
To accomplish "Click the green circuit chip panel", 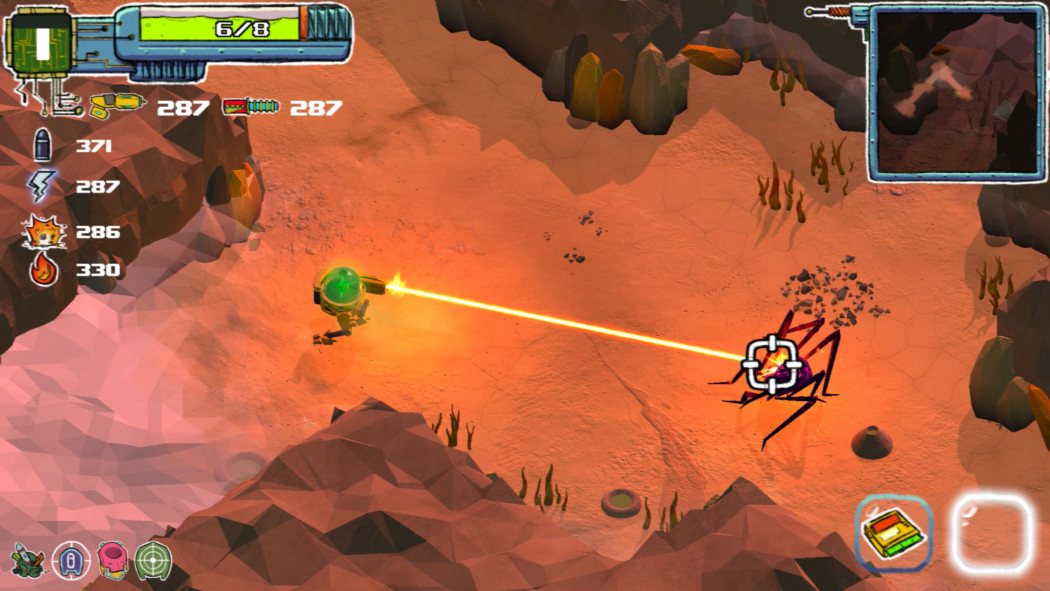I will [x=41, y=43].
